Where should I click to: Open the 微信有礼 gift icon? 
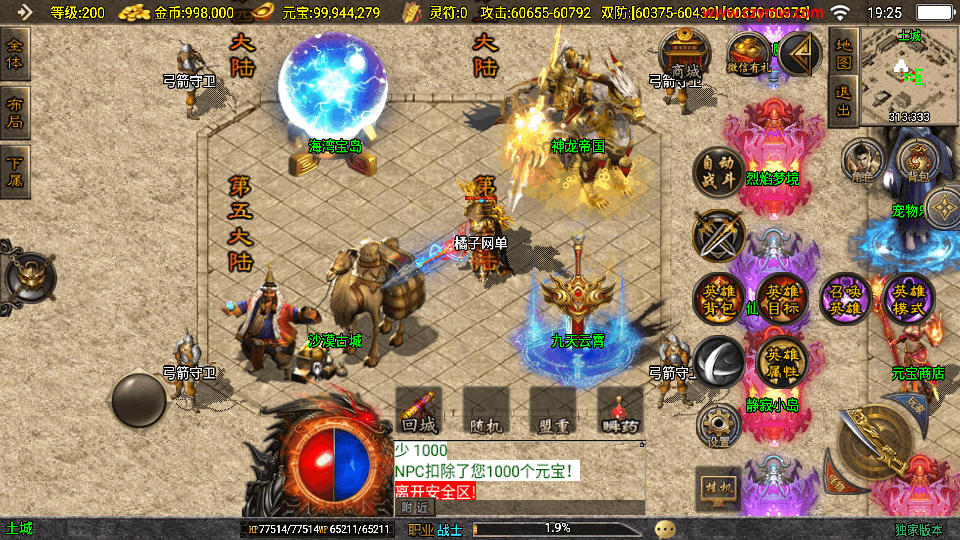coord(747,53)
